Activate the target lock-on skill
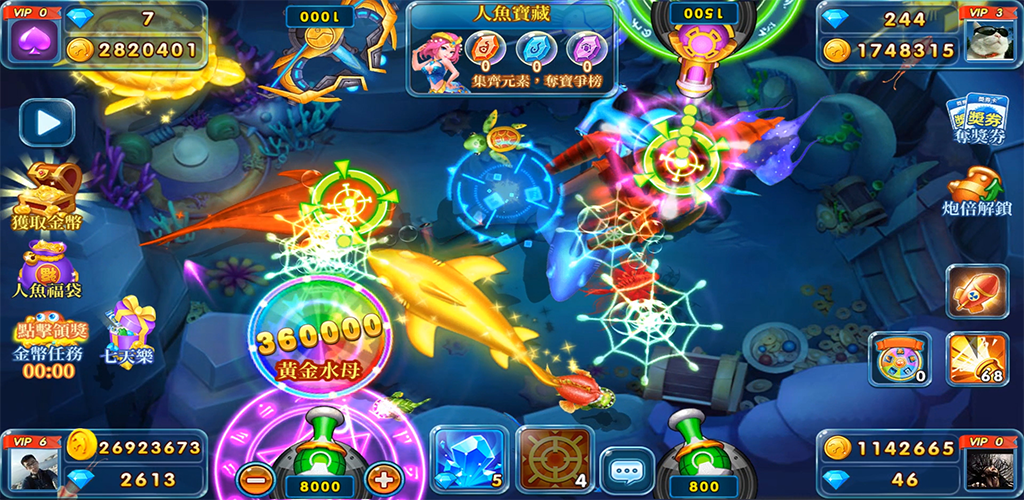 tap(553, 461)
